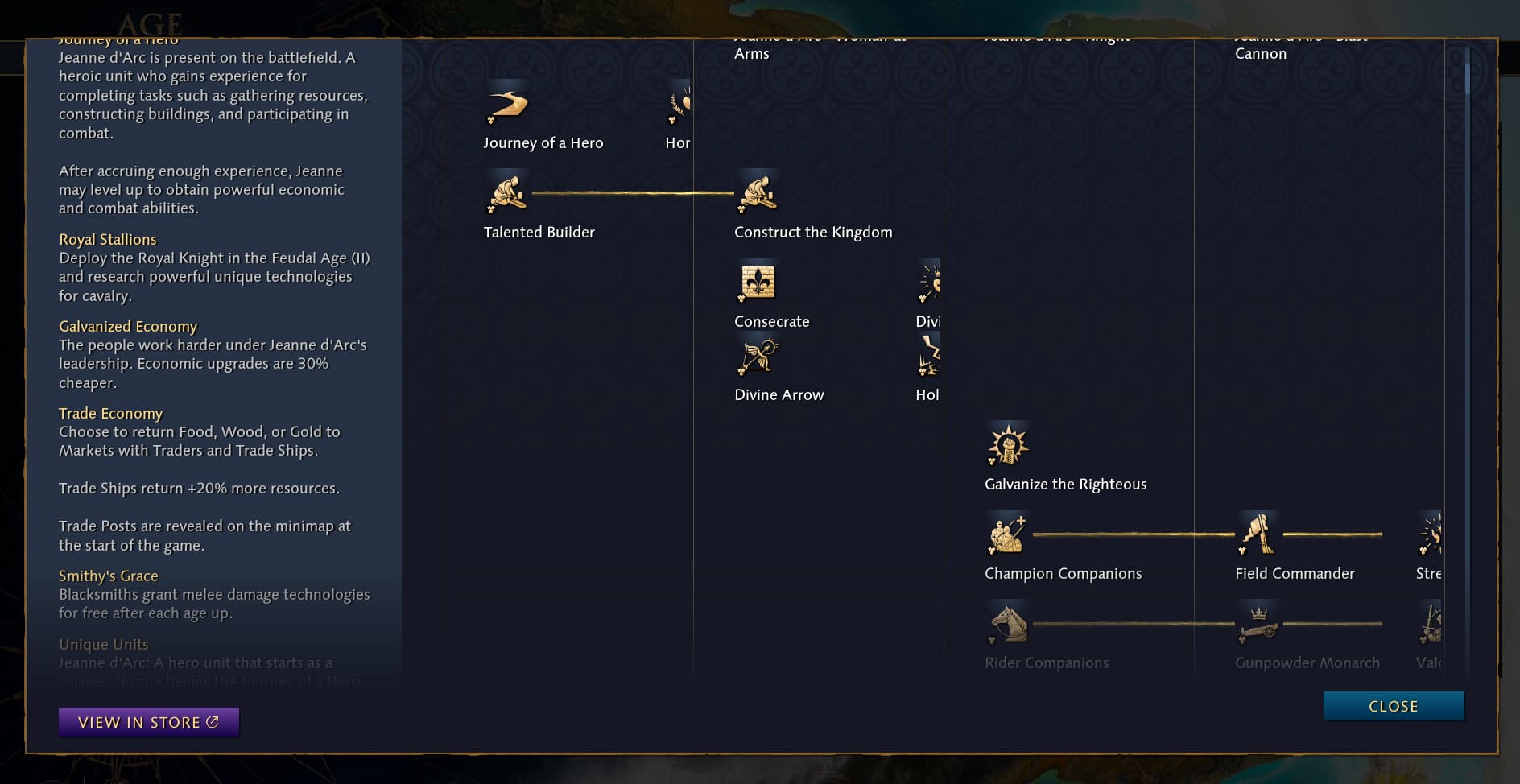The image size is (1520, 784).
Task: Select the Rider Companions icon
Action: pos(1006,623)
